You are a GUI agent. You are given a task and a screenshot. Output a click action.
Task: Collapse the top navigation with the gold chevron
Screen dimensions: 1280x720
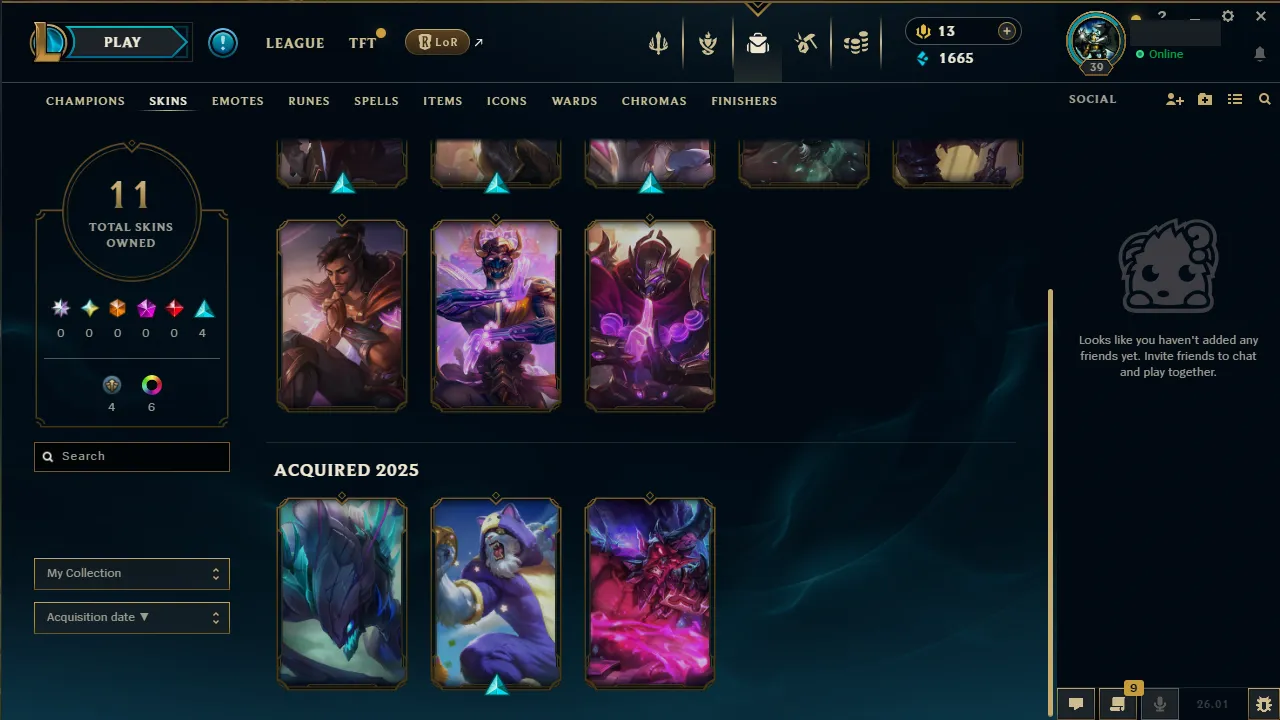click(x=757, y=8)
